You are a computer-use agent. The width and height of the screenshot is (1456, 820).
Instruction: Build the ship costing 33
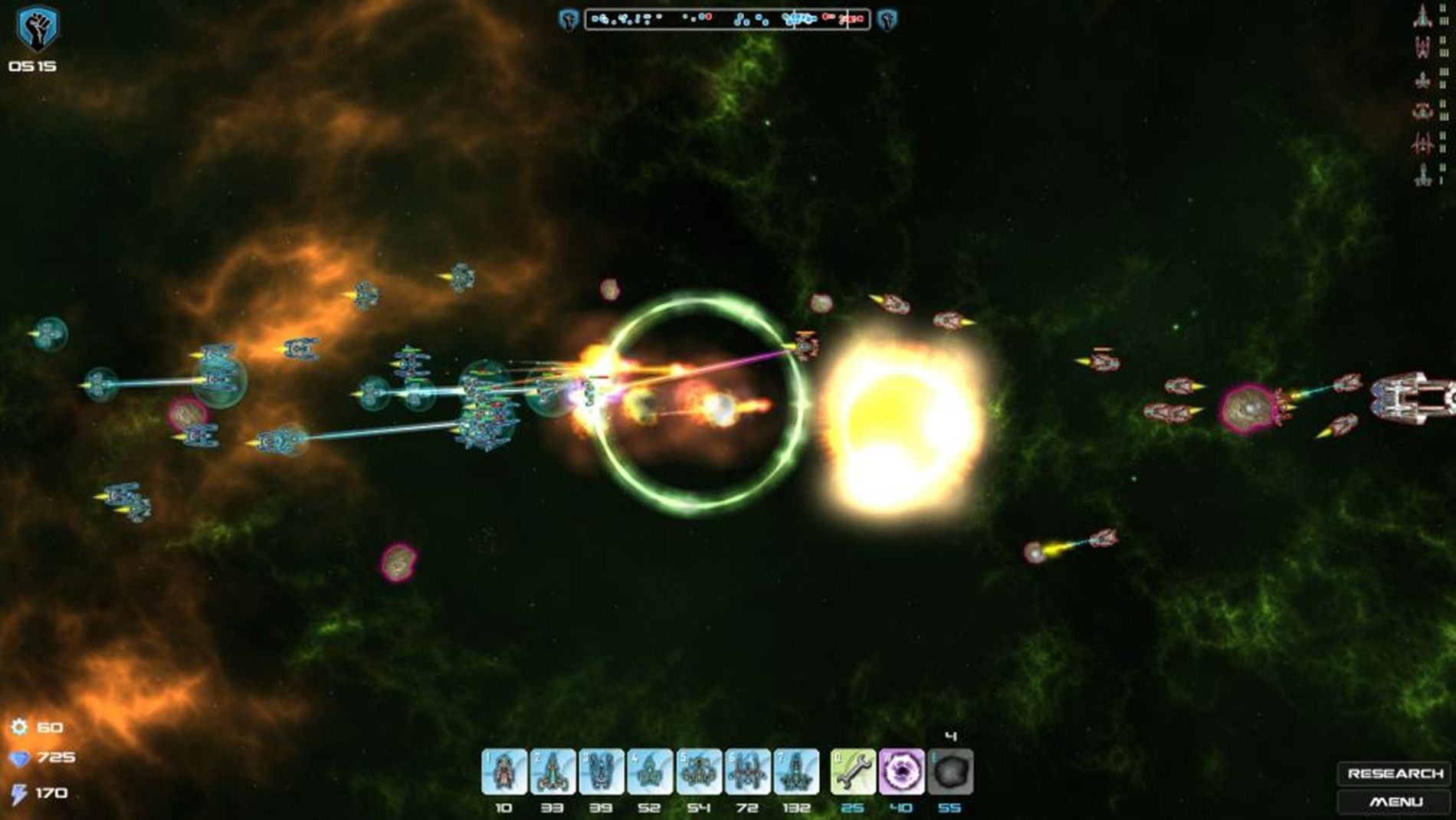553,772
